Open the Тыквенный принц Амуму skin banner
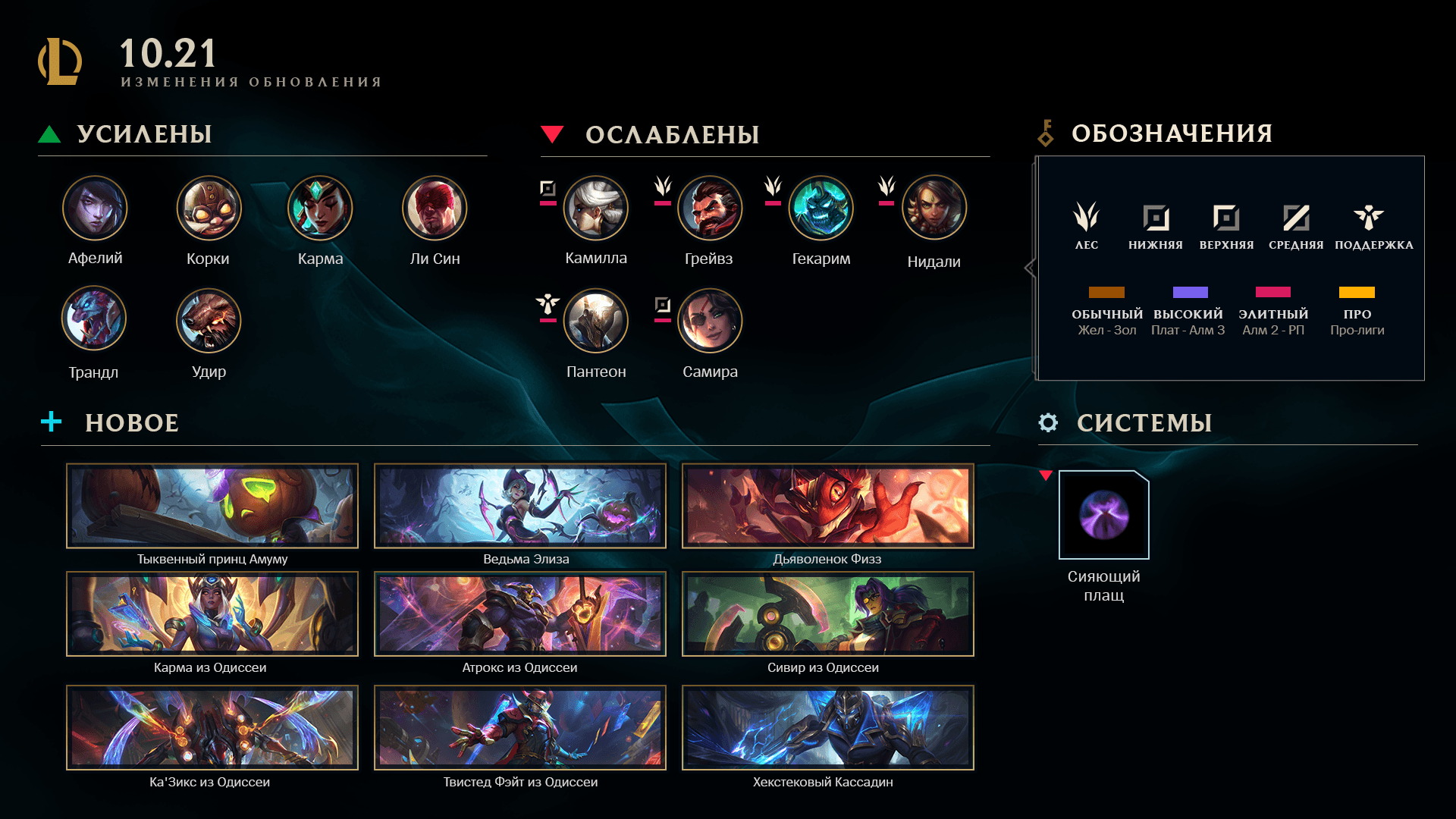Viewport: 1456px width, 819px height. [212, 506]
